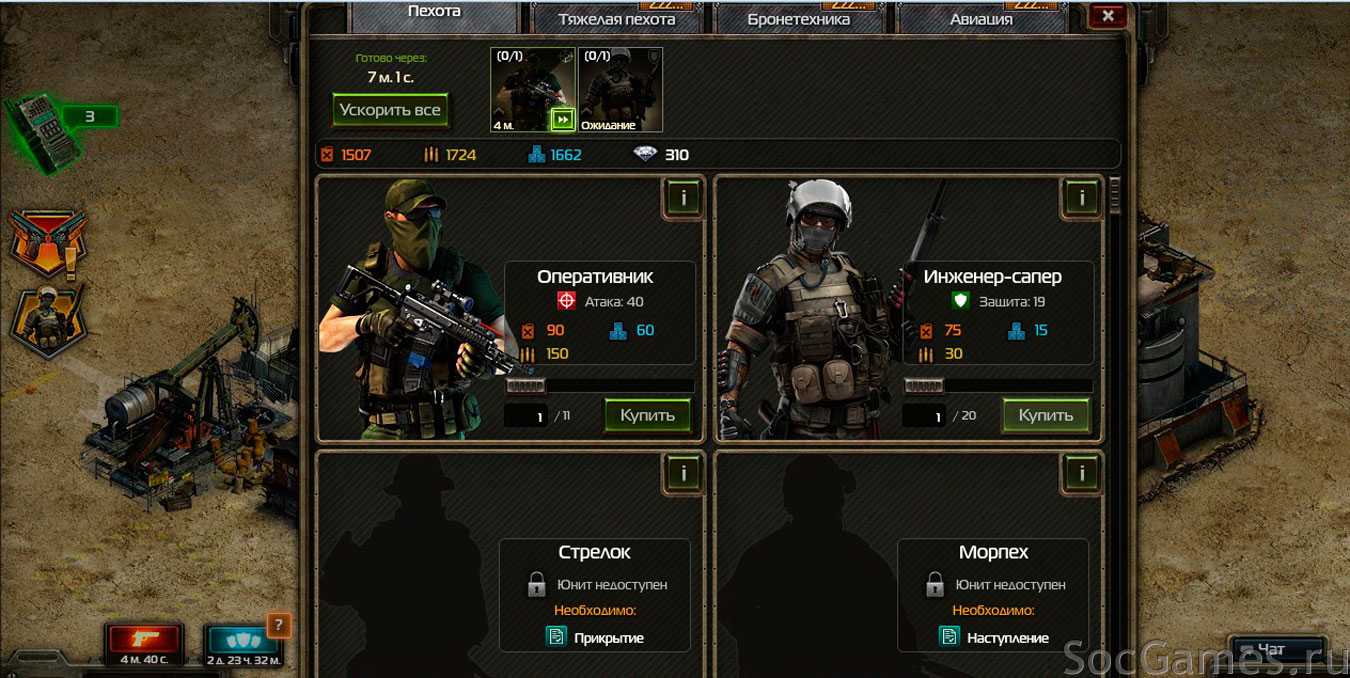Show info for locked Морпех unit
The height and width of the screenshot is (678, 1350).
click(x=1081, y=473)
